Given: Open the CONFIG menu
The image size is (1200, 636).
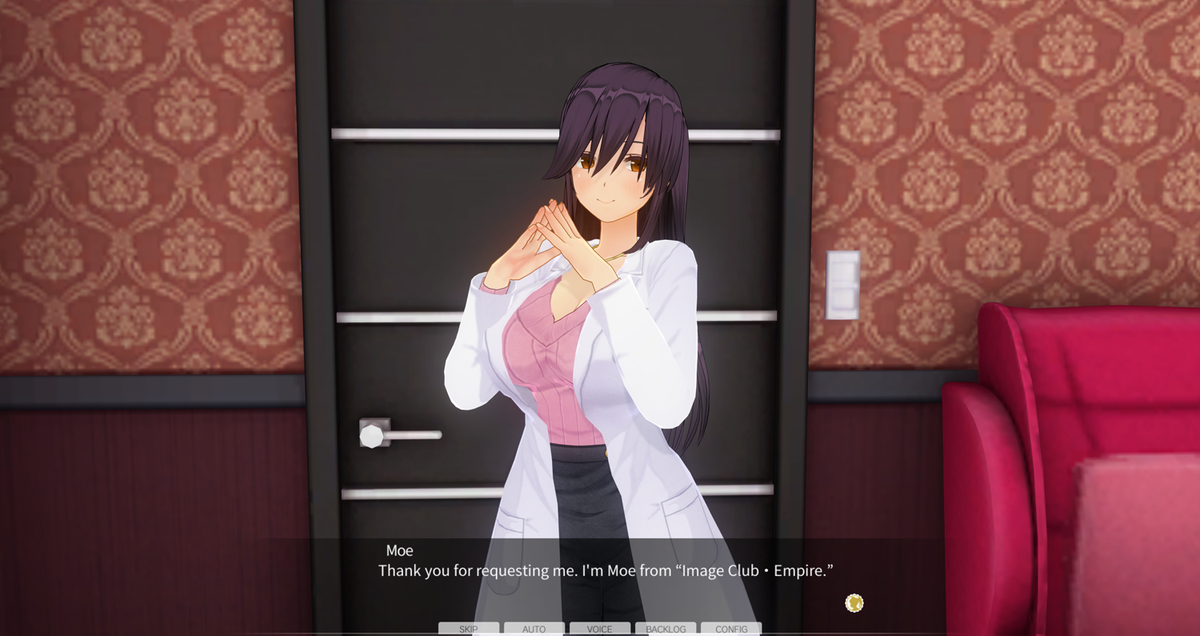Looking at the screenshot, I should tap(731, 629).
